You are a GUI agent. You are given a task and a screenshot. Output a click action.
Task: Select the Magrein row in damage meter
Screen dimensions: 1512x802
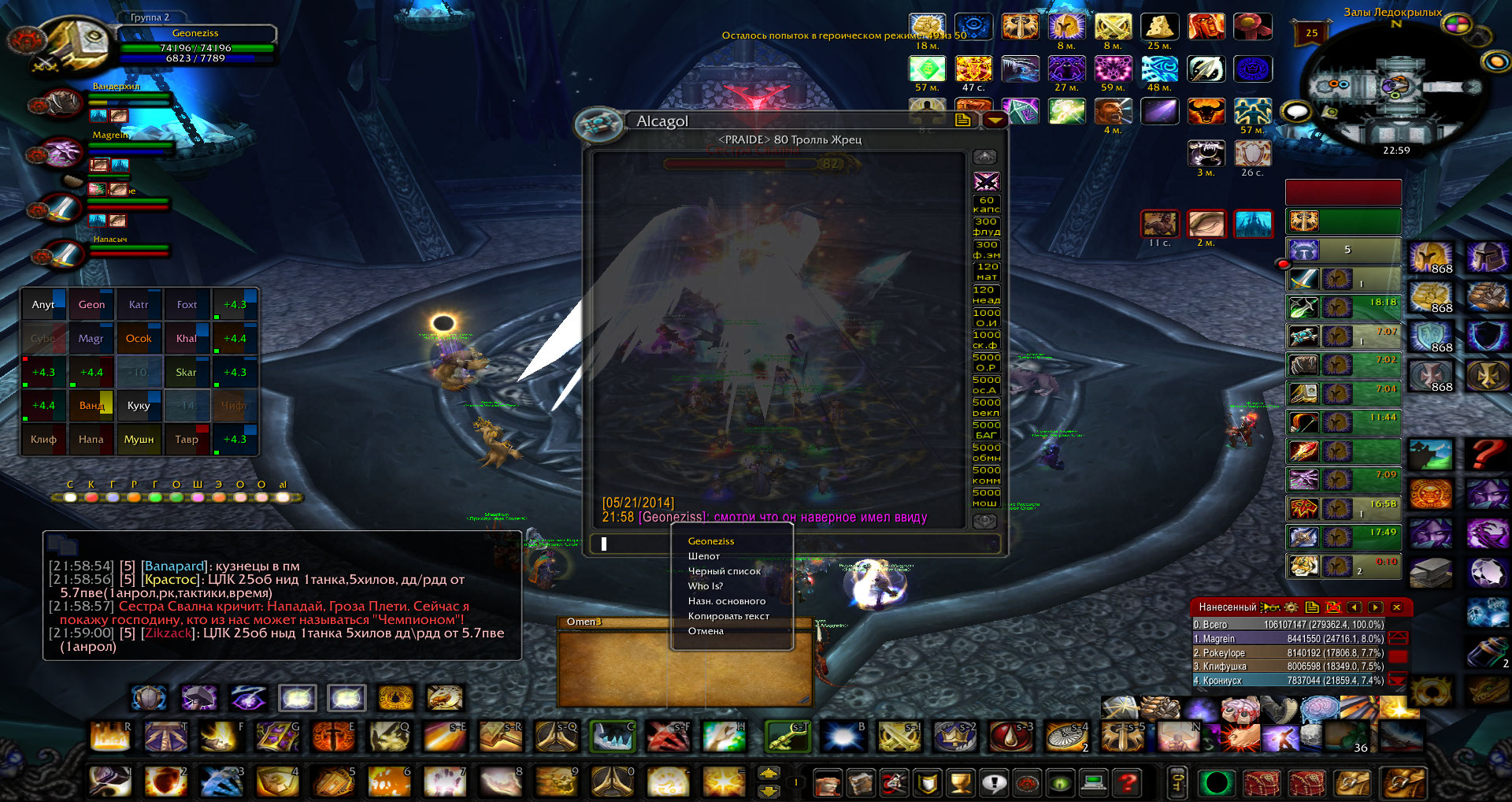1288,639
